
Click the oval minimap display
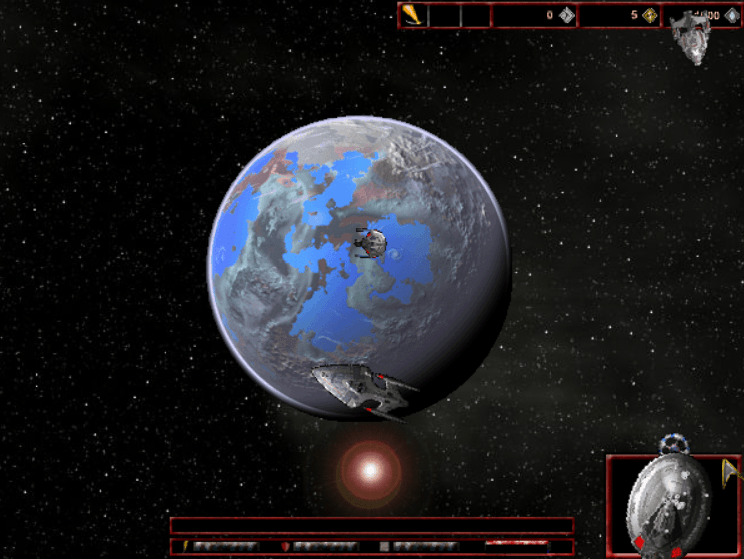(x=667, y=505)
